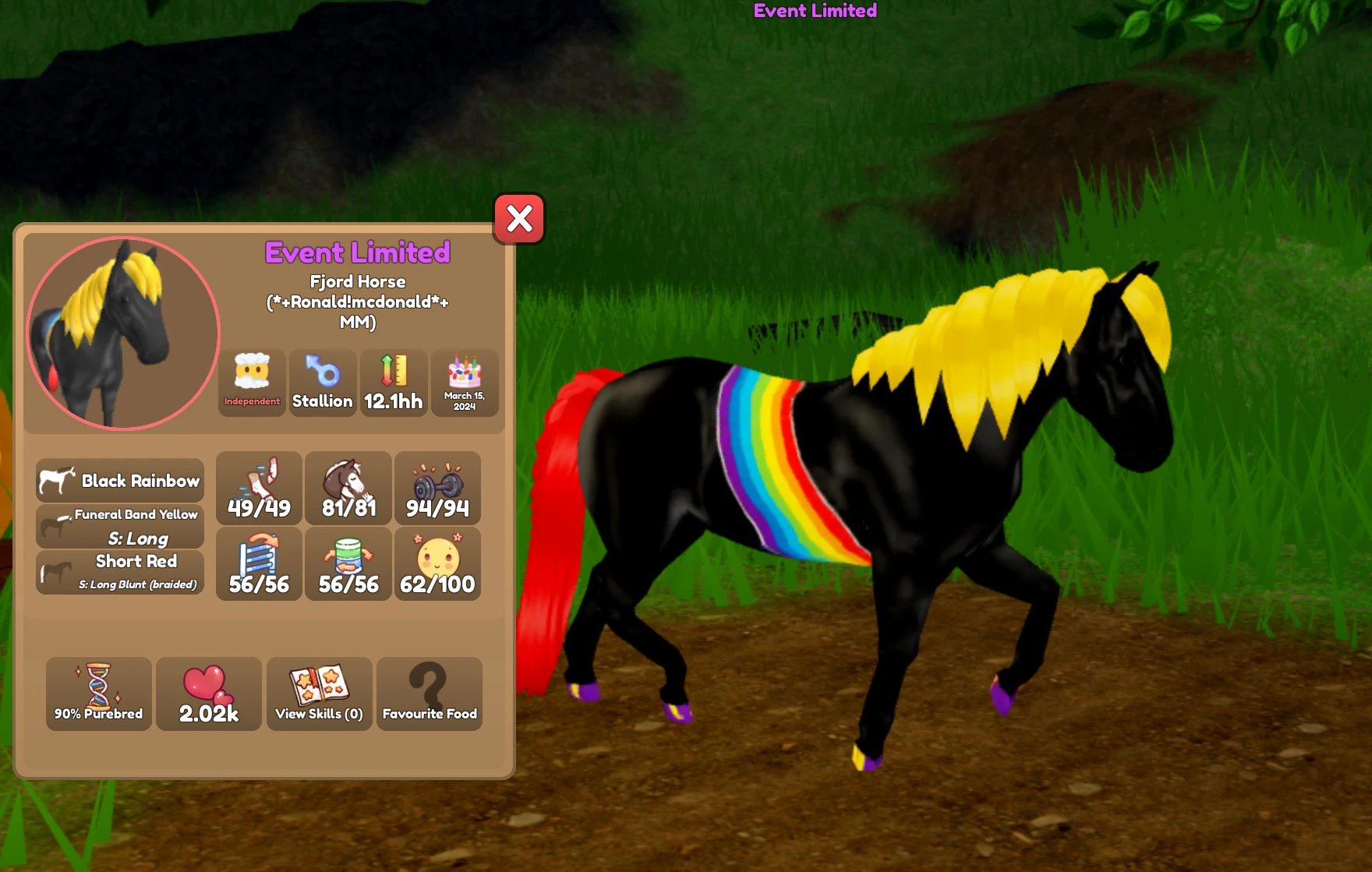Click the 12.1hh height ruler badge
Viewport: 1372px width, 872px height.
pos(393,383)
